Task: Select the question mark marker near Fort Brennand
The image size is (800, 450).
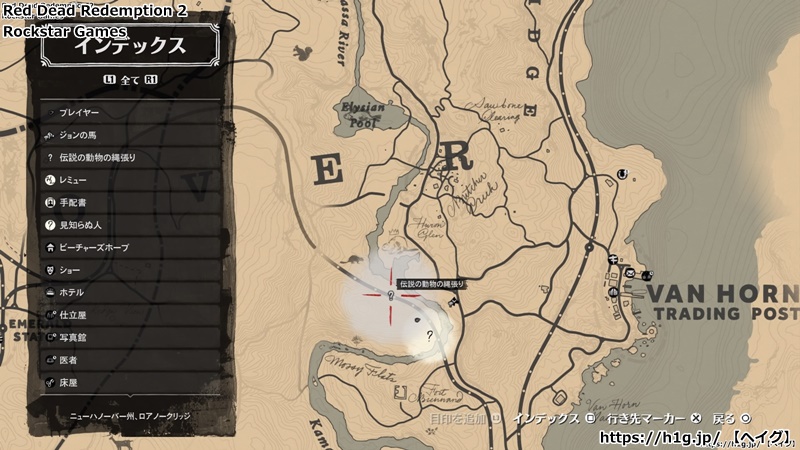Action: click(x=430, y=336)
